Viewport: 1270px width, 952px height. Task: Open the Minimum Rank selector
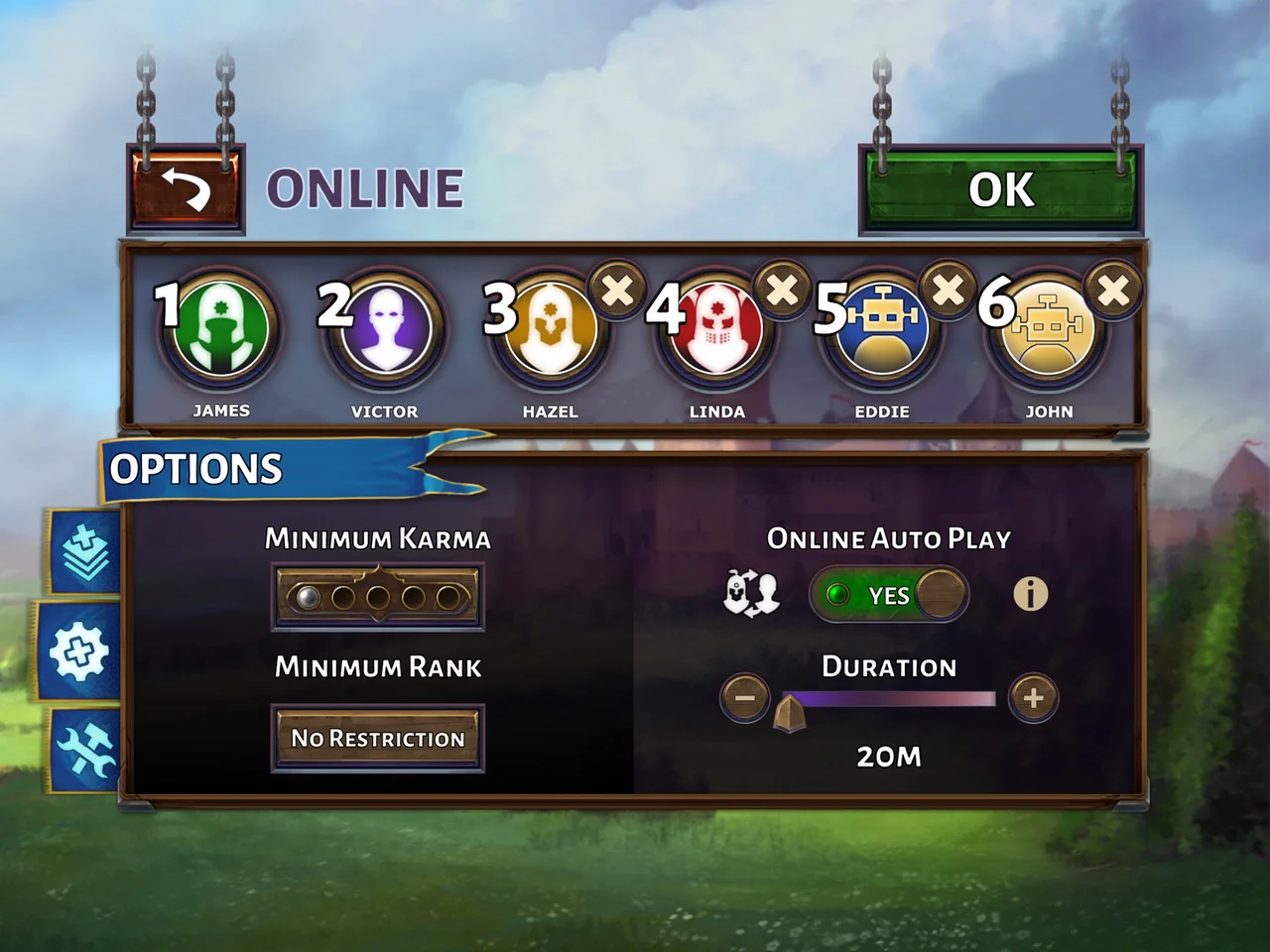[378, 738]
